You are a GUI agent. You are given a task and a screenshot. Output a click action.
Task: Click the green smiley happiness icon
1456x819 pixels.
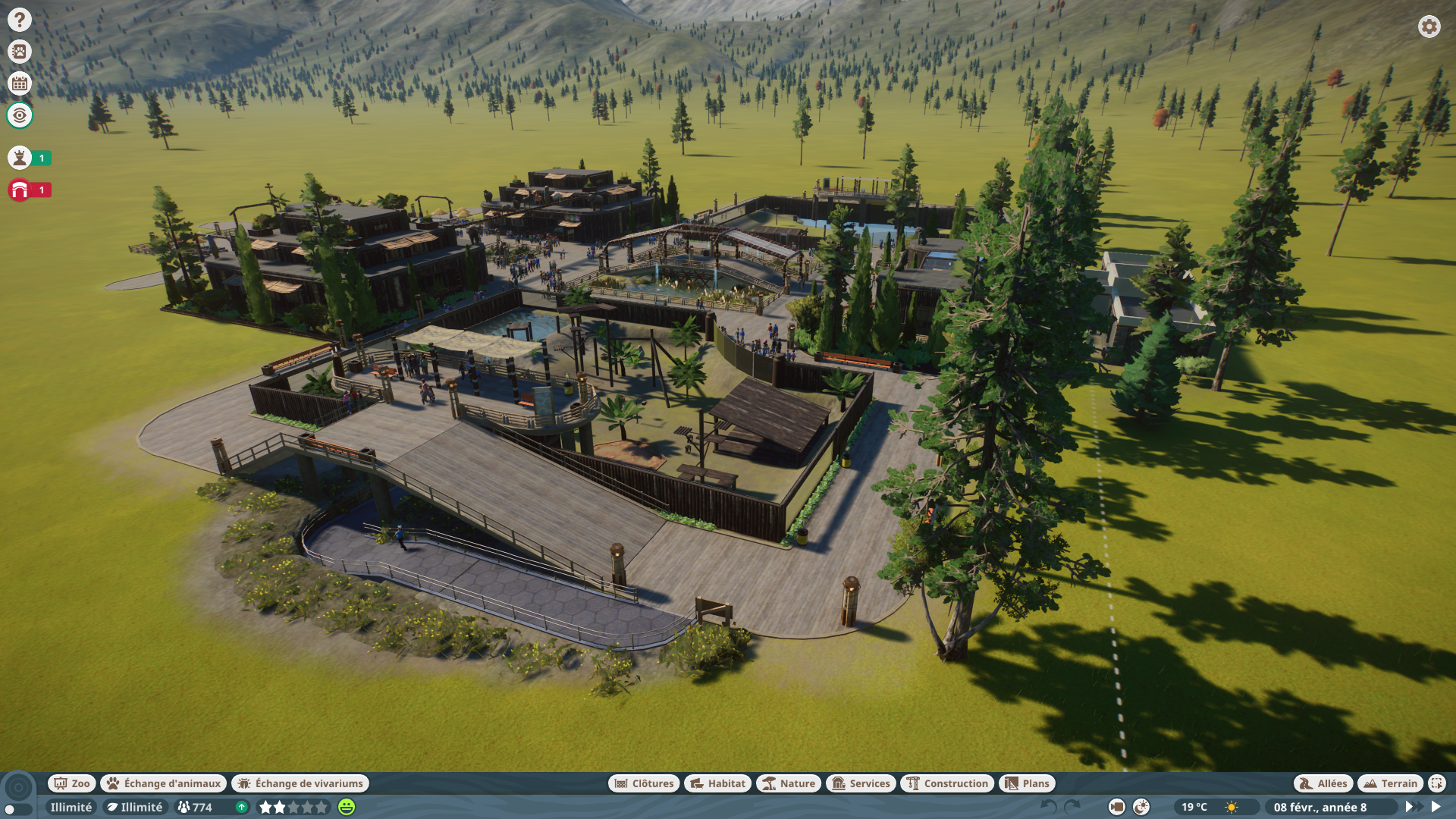coord(347,807)
